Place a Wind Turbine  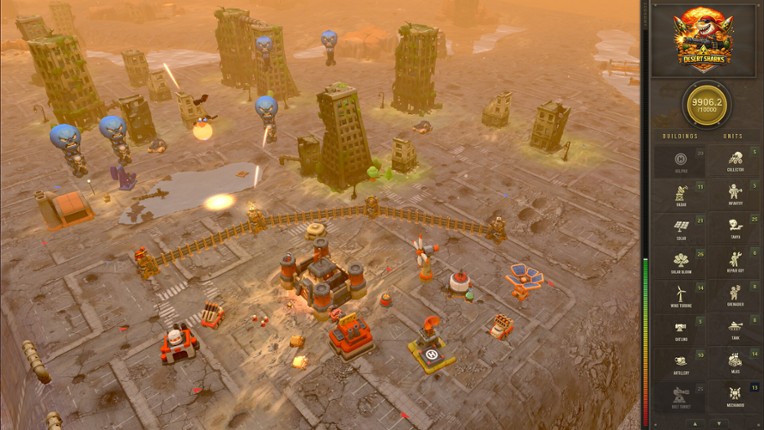point(680,294)
